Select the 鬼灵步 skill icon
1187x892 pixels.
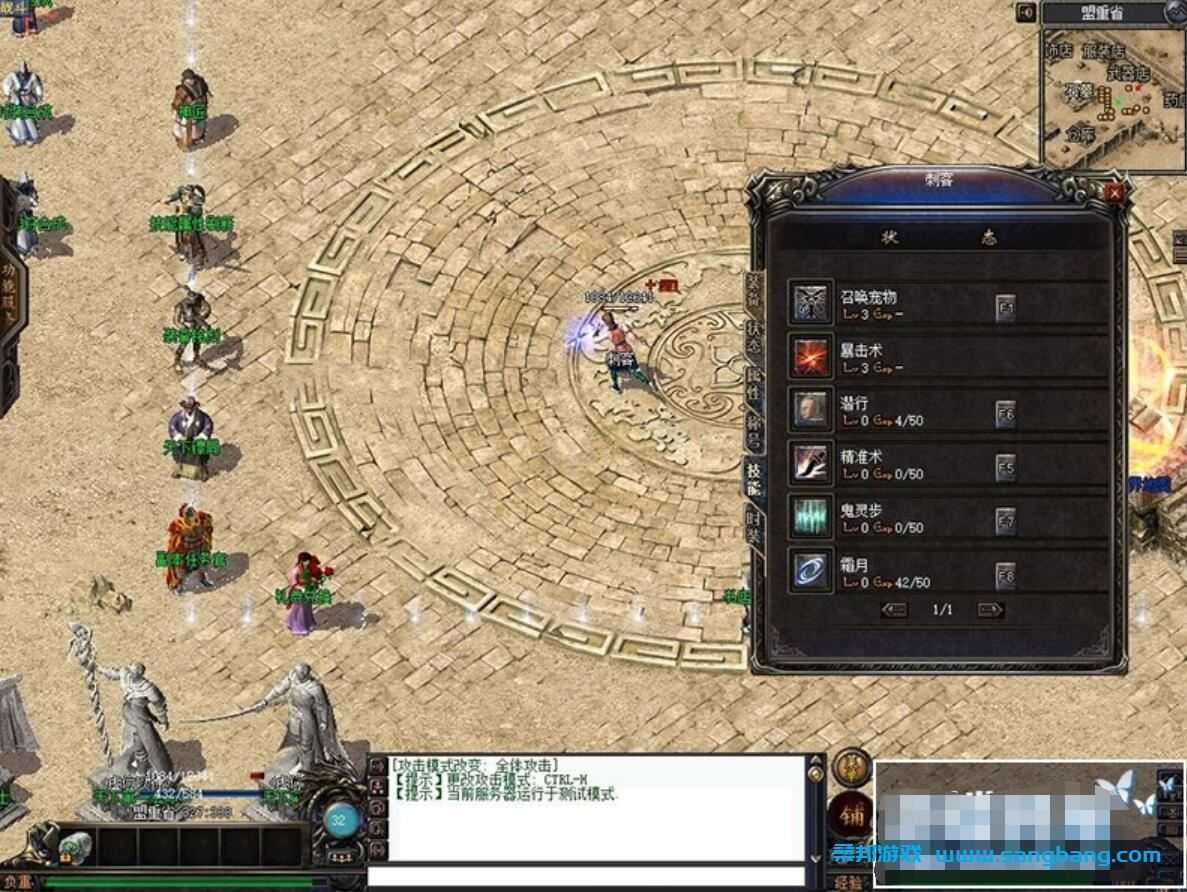(x=809, y=517)
